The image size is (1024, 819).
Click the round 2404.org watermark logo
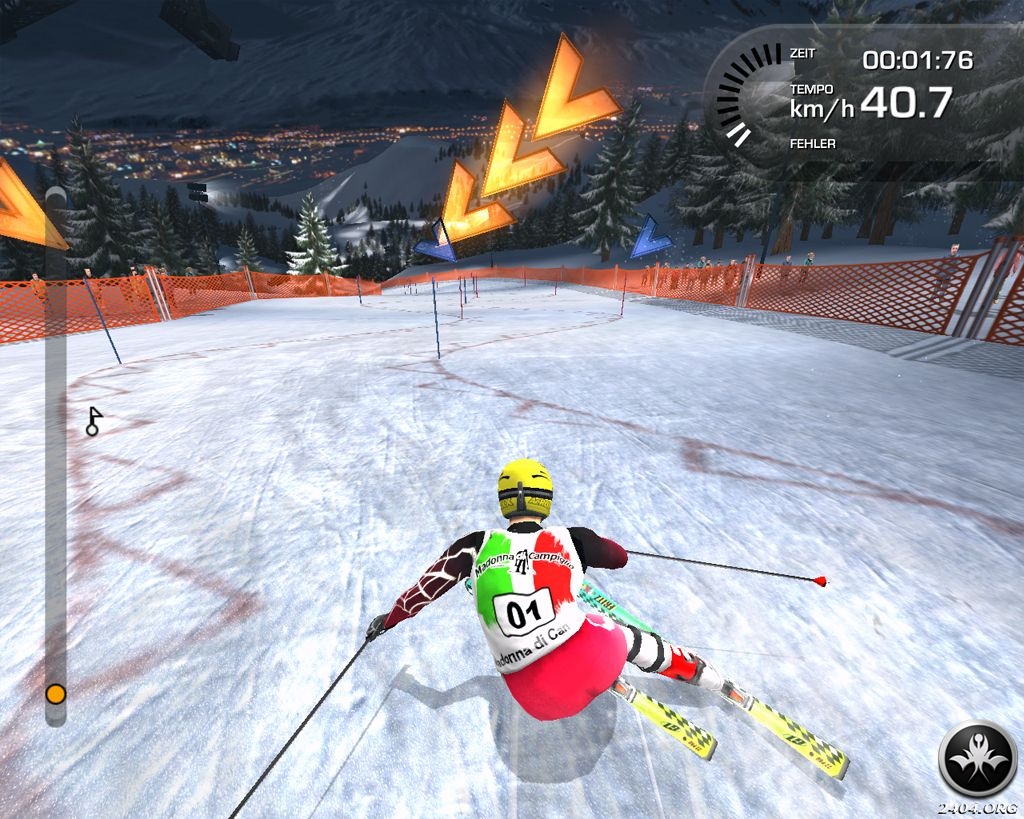(977, 759)
